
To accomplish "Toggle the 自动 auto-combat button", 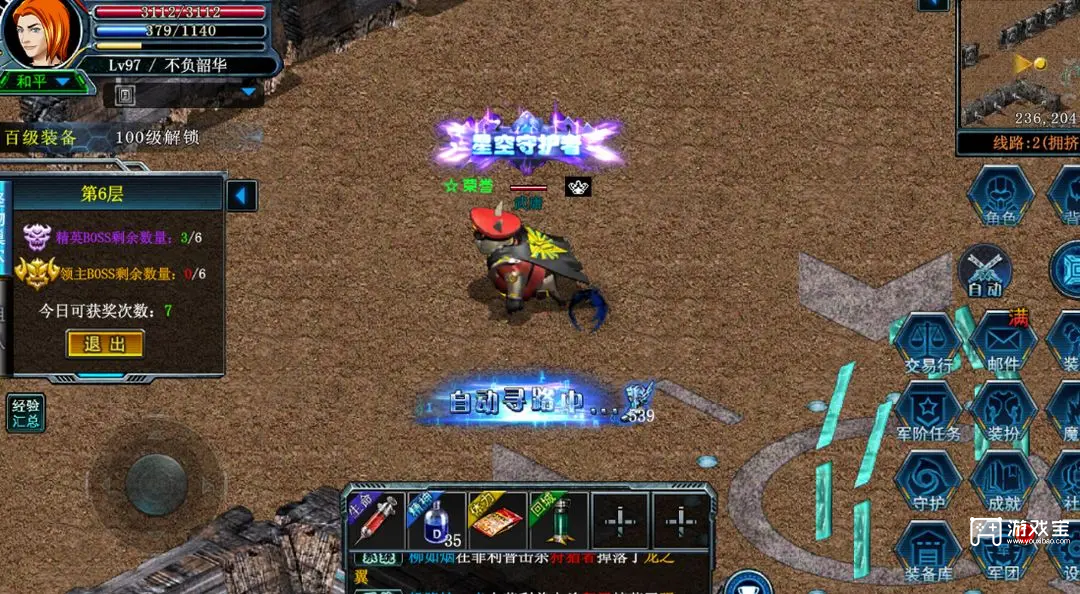I will [985, 270].
